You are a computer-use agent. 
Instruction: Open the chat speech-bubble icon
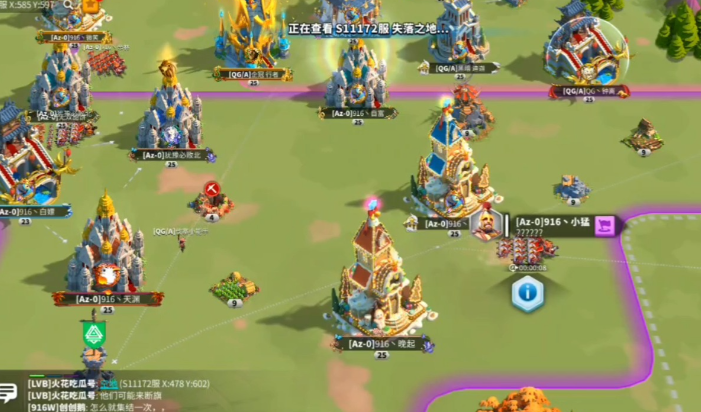click(9, 394)
